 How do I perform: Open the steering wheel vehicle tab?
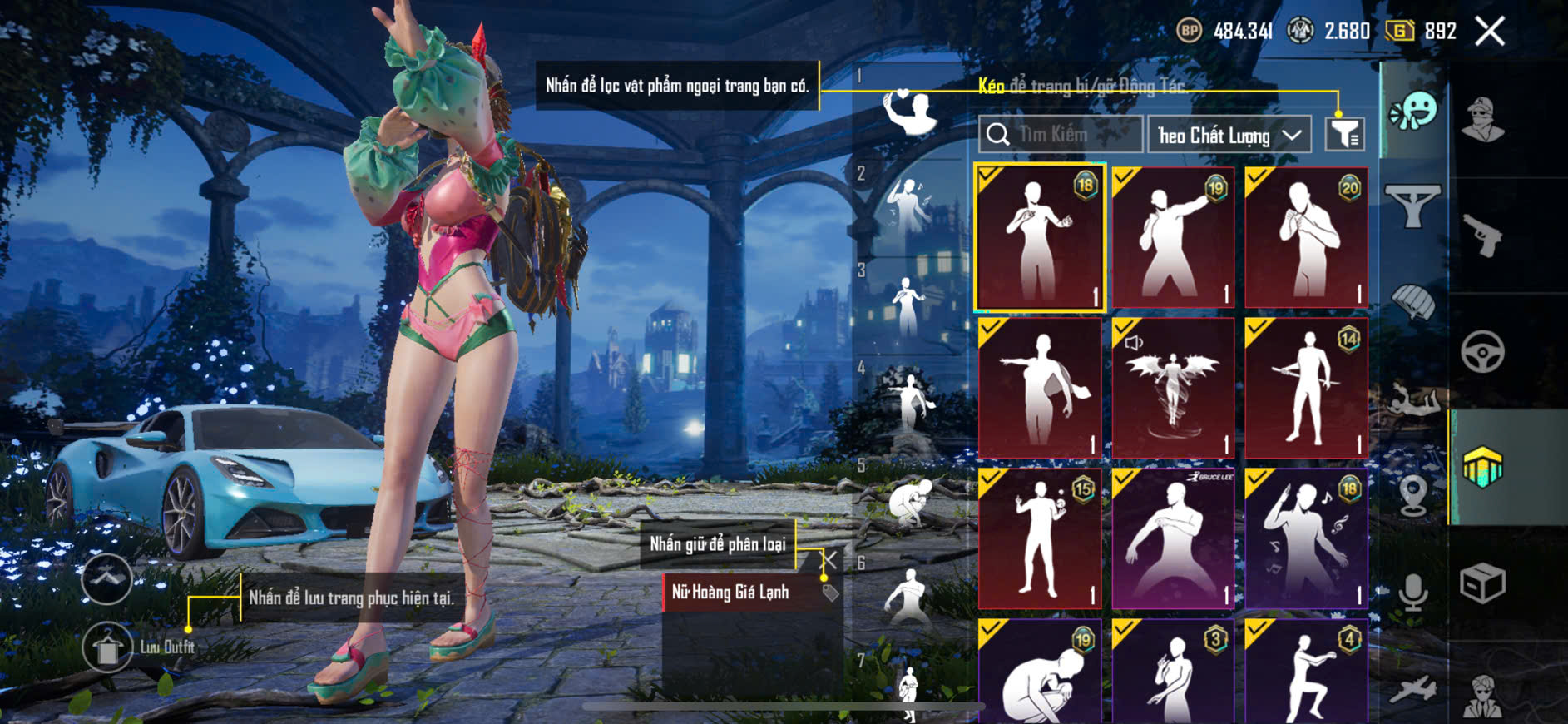pos(1483,352)
